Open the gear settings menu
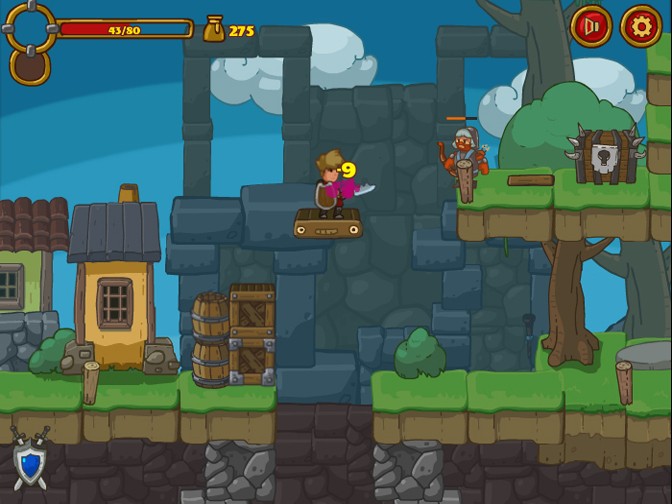The image size is (672, 504). 641,26
